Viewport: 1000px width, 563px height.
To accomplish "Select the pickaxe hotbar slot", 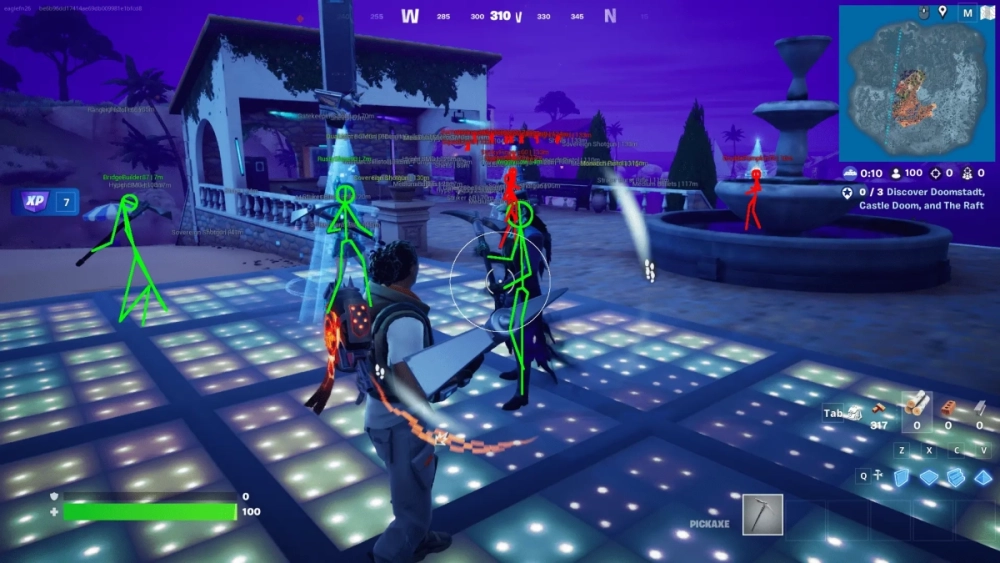I will 763,514.
